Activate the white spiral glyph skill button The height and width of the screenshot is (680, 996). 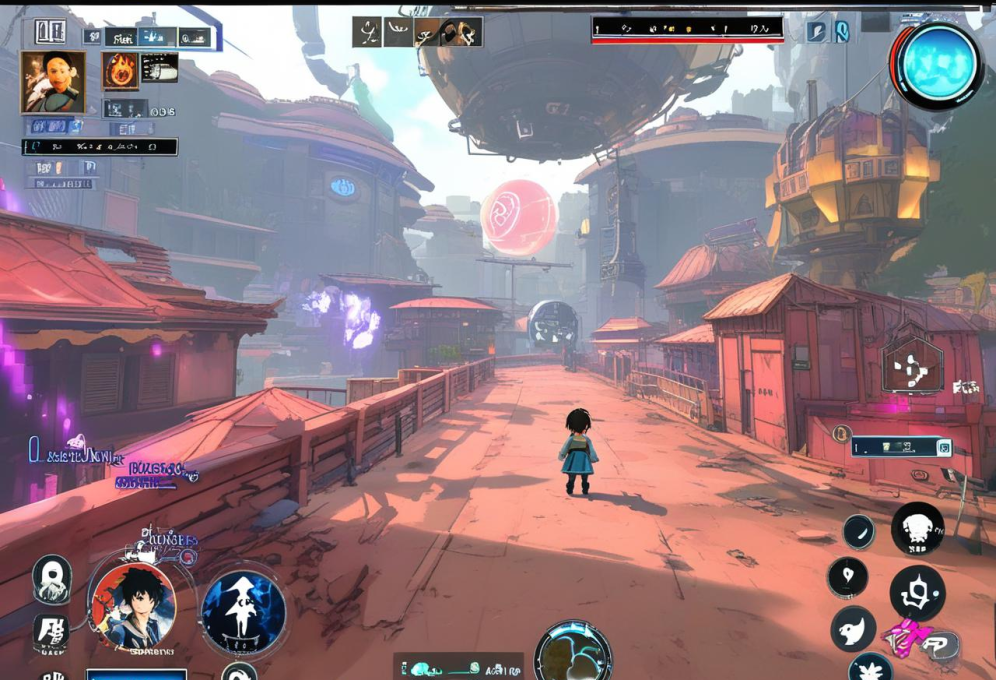tap(917, 592)
